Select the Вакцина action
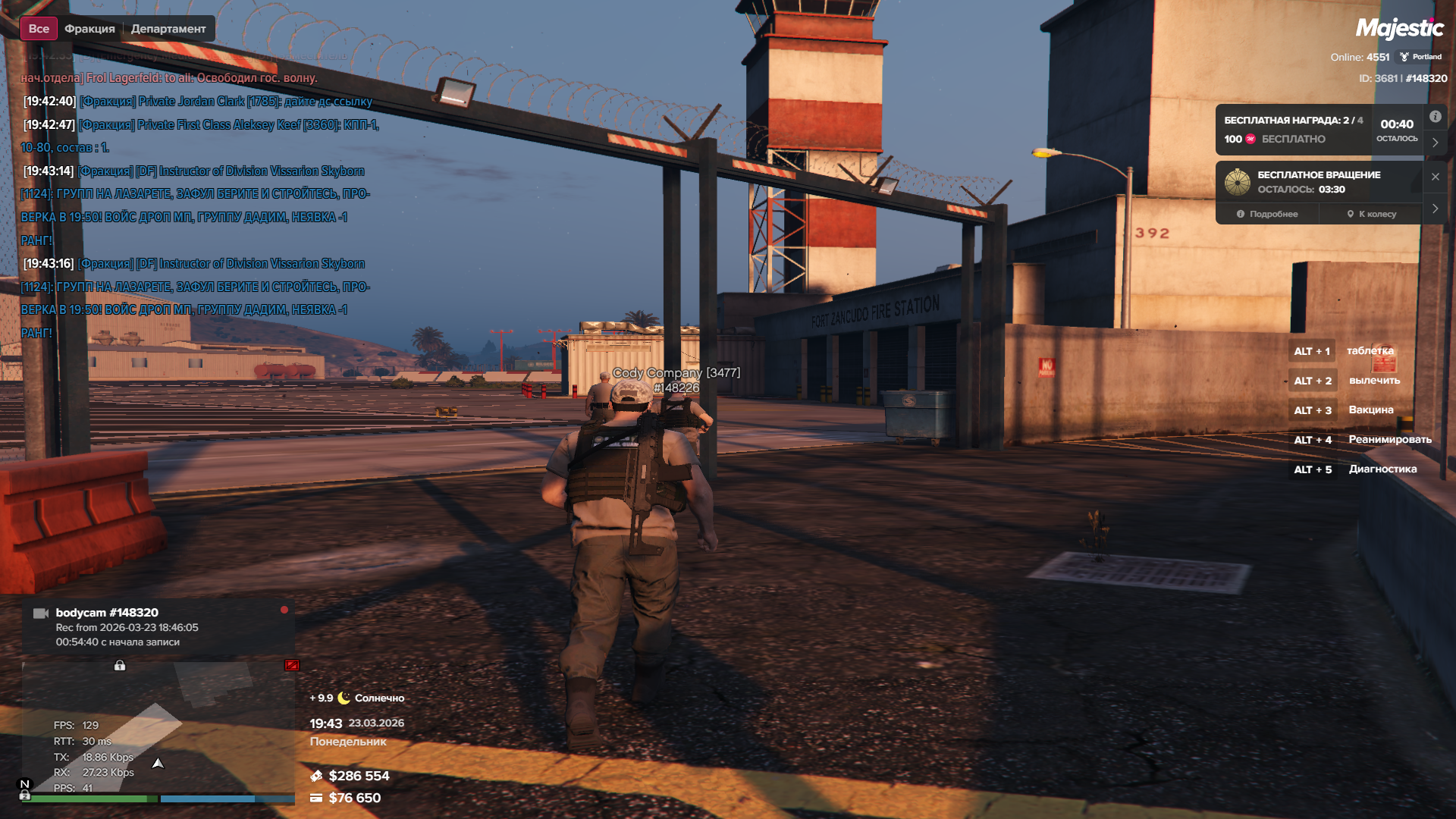Image resolution: width=1456 pixels, height=819 pixels. tap(1370, 410)
